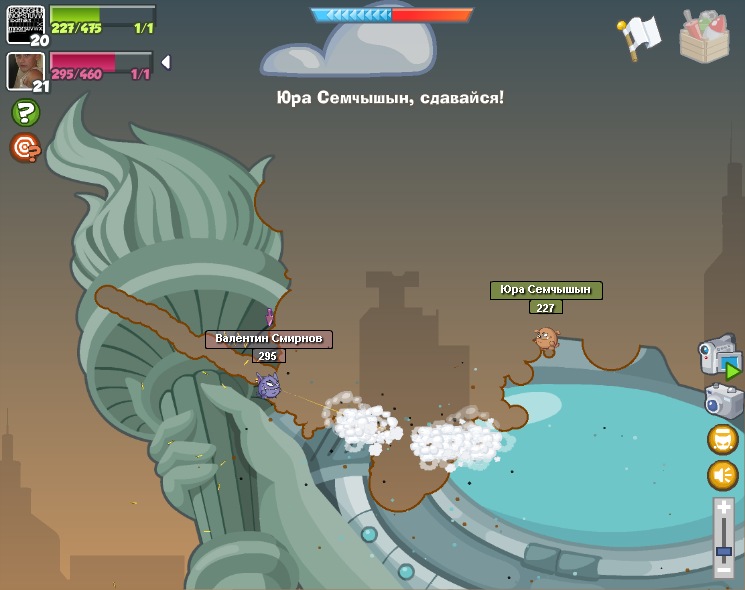
Task: Zoom out with the minus button
Action: pos(724,569)
